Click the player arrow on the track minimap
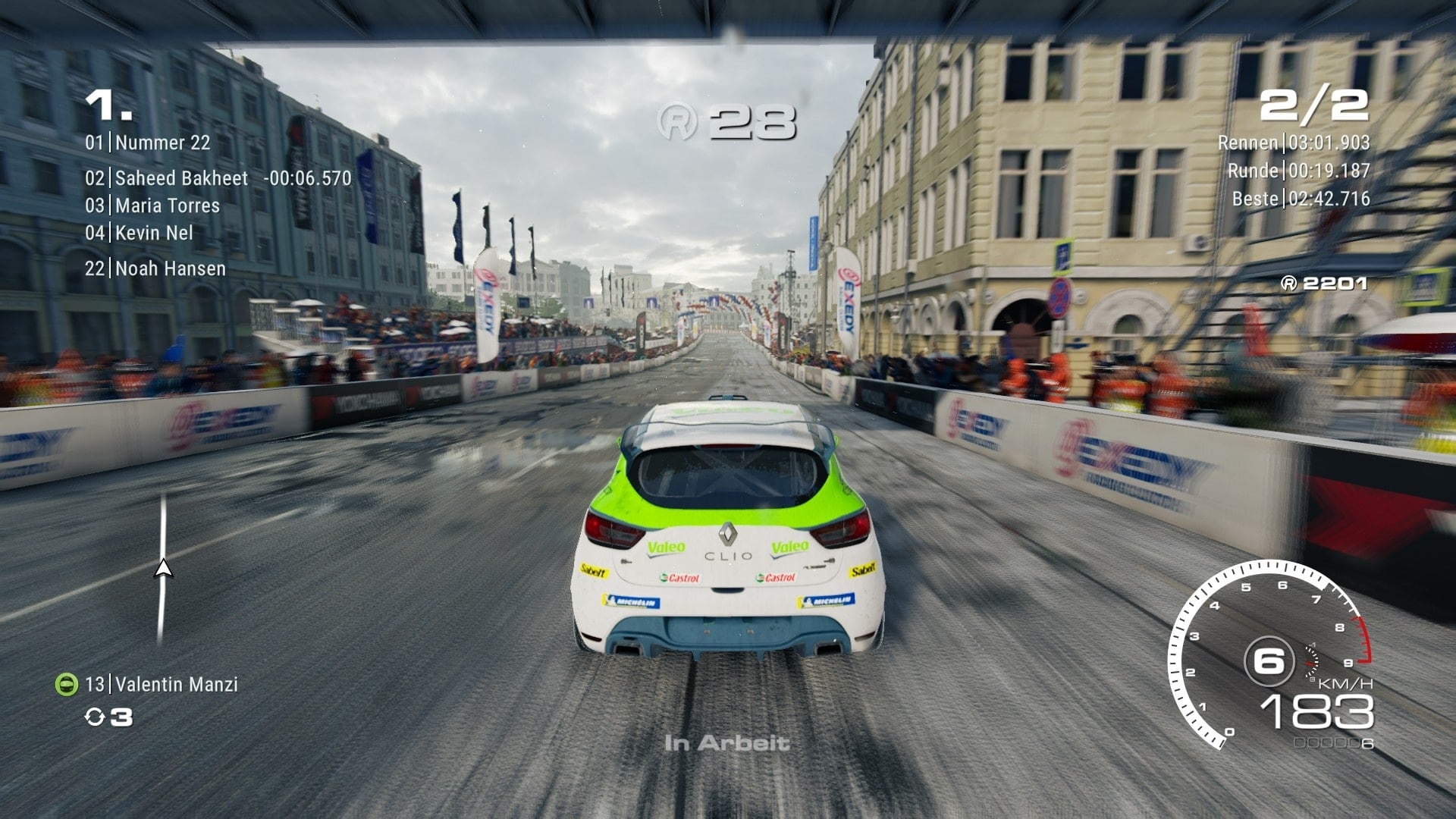The width and height of the screenshot is (1456, 819). pyautogui.click(x=163, y=569)
